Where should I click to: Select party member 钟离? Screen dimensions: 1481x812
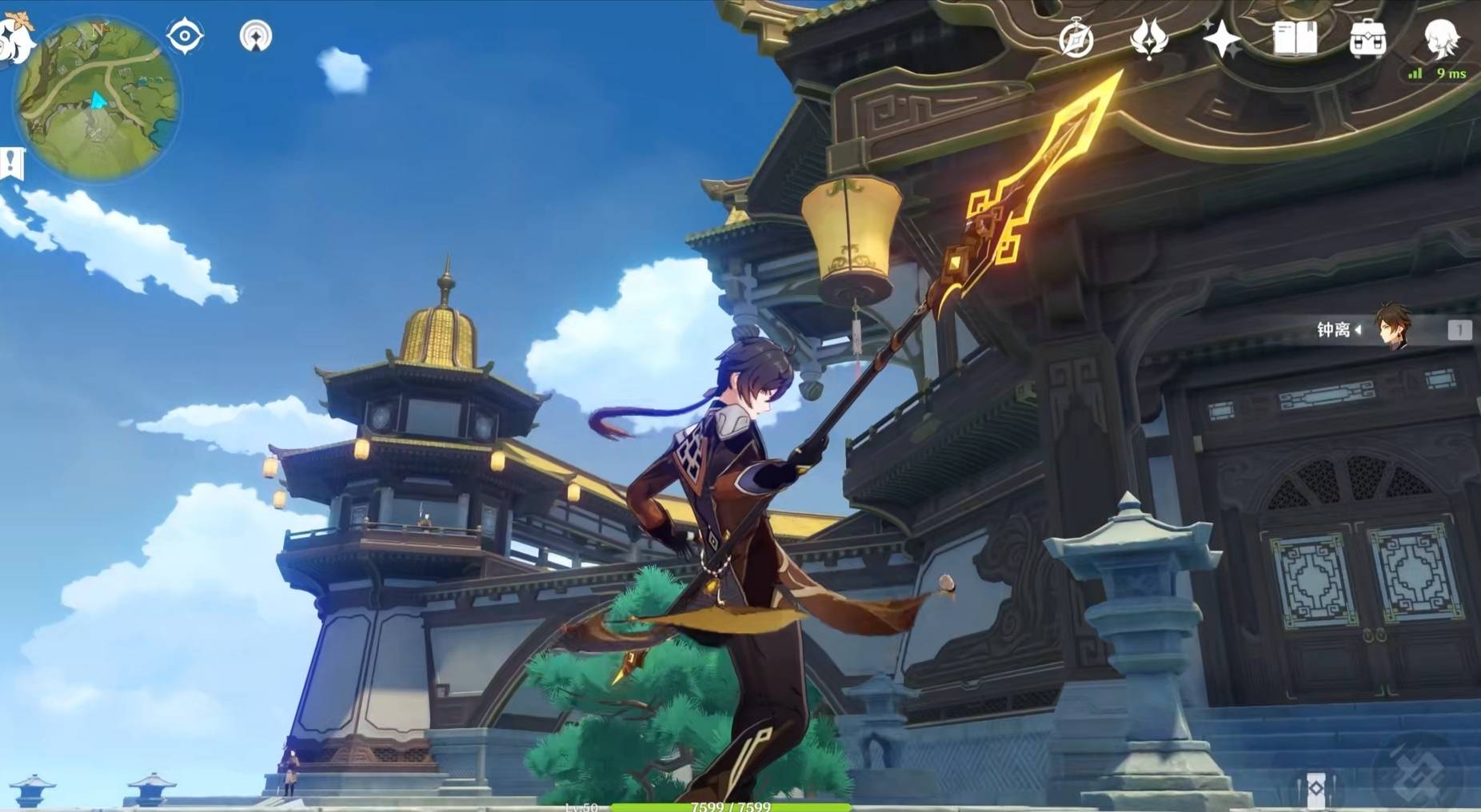coord(1391,328)
